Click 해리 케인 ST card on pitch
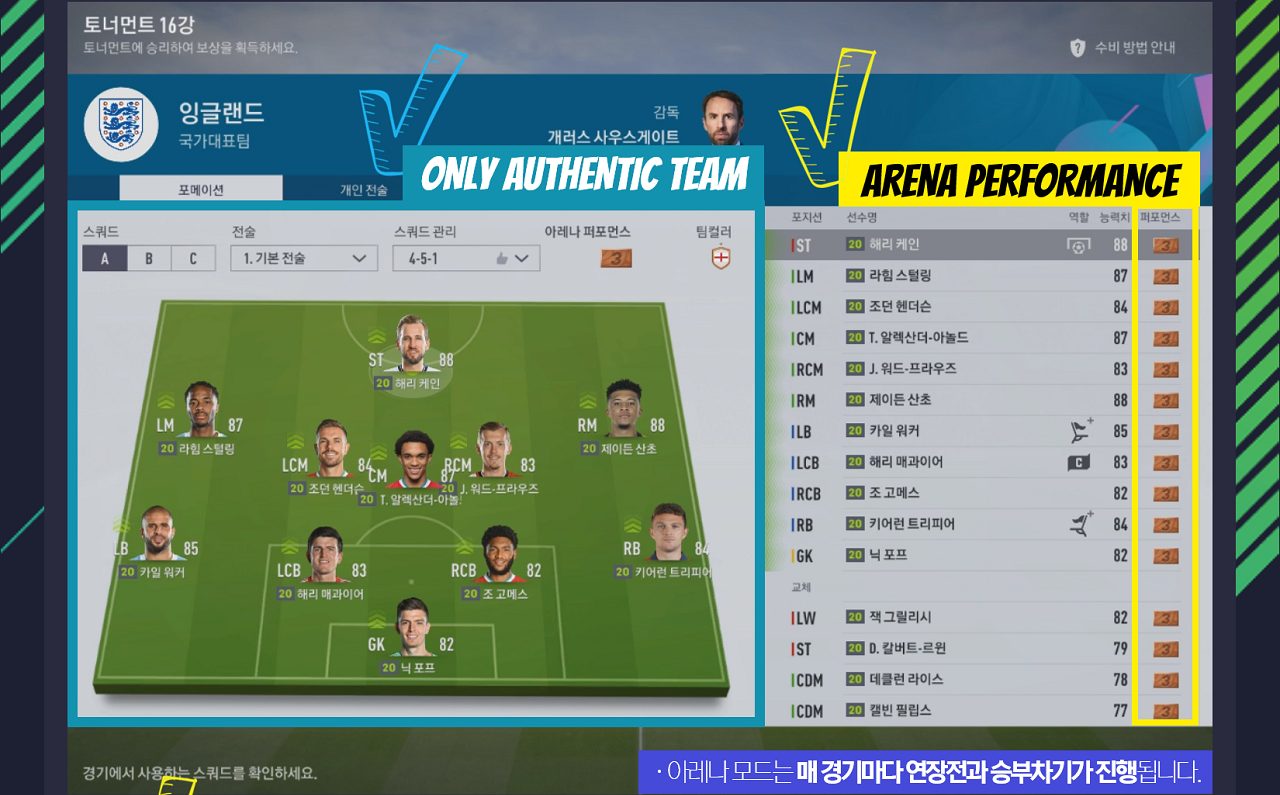 coord(411,352)
